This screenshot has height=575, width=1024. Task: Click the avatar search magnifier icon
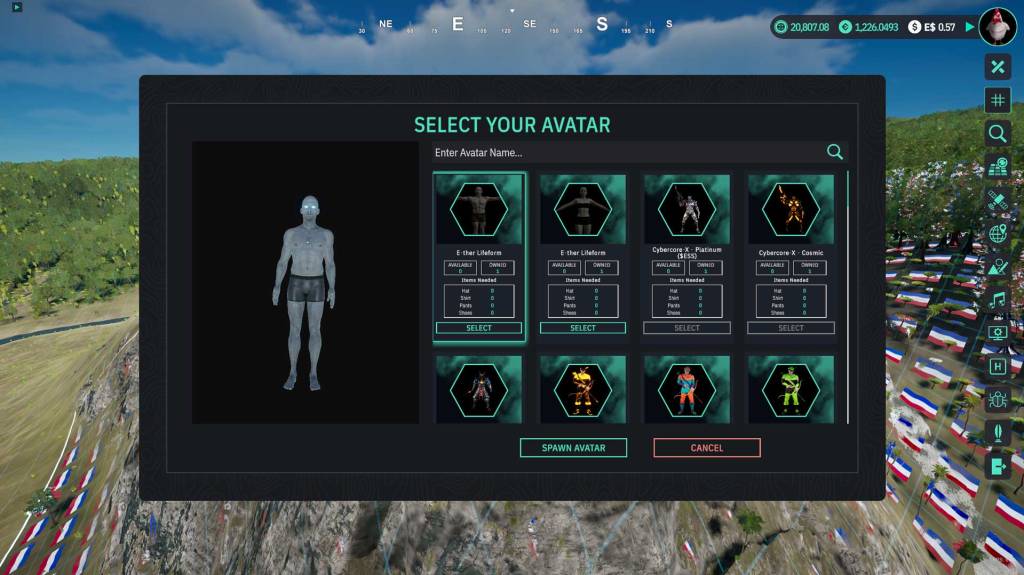tap(835, 152)
